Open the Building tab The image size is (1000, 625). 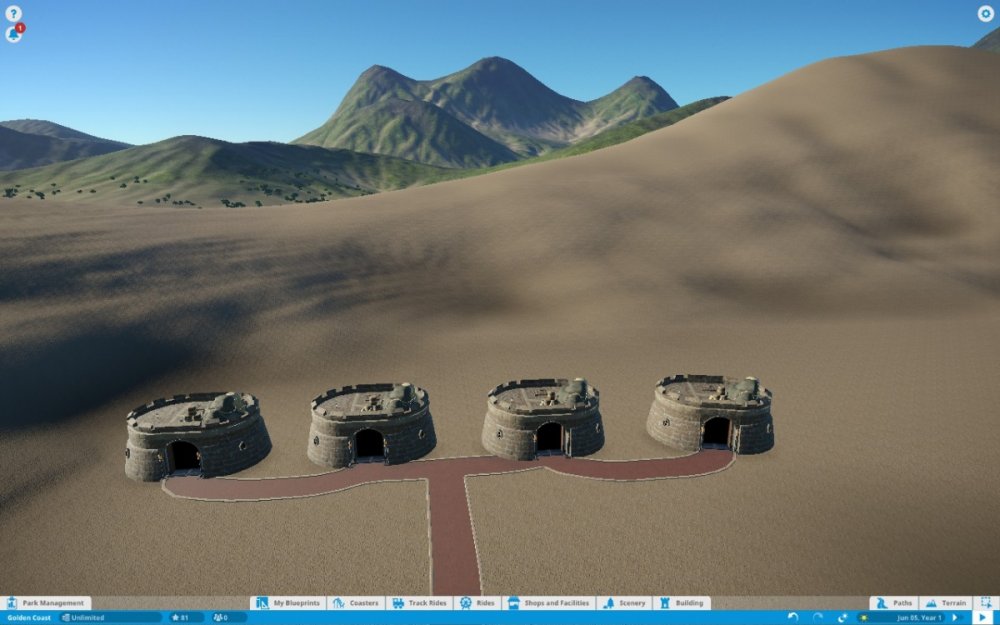click(x=681, y=603)
